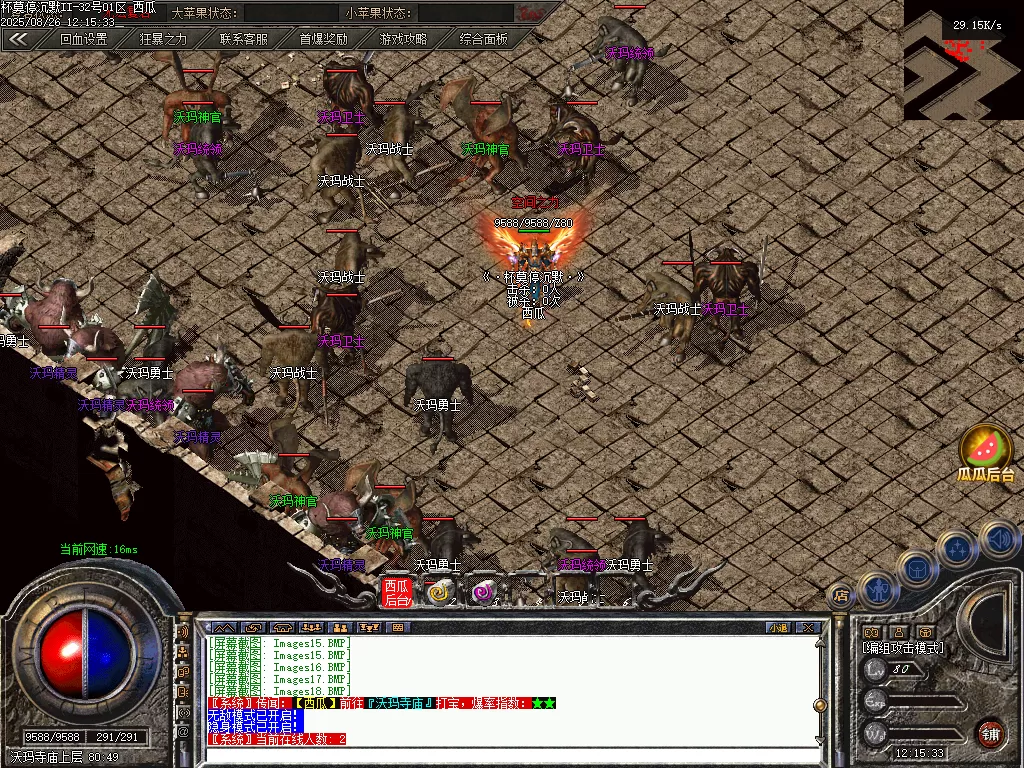Click the 小退 logout button
1024x768 pixels.
pyautogui.click(x=779, y=628)
